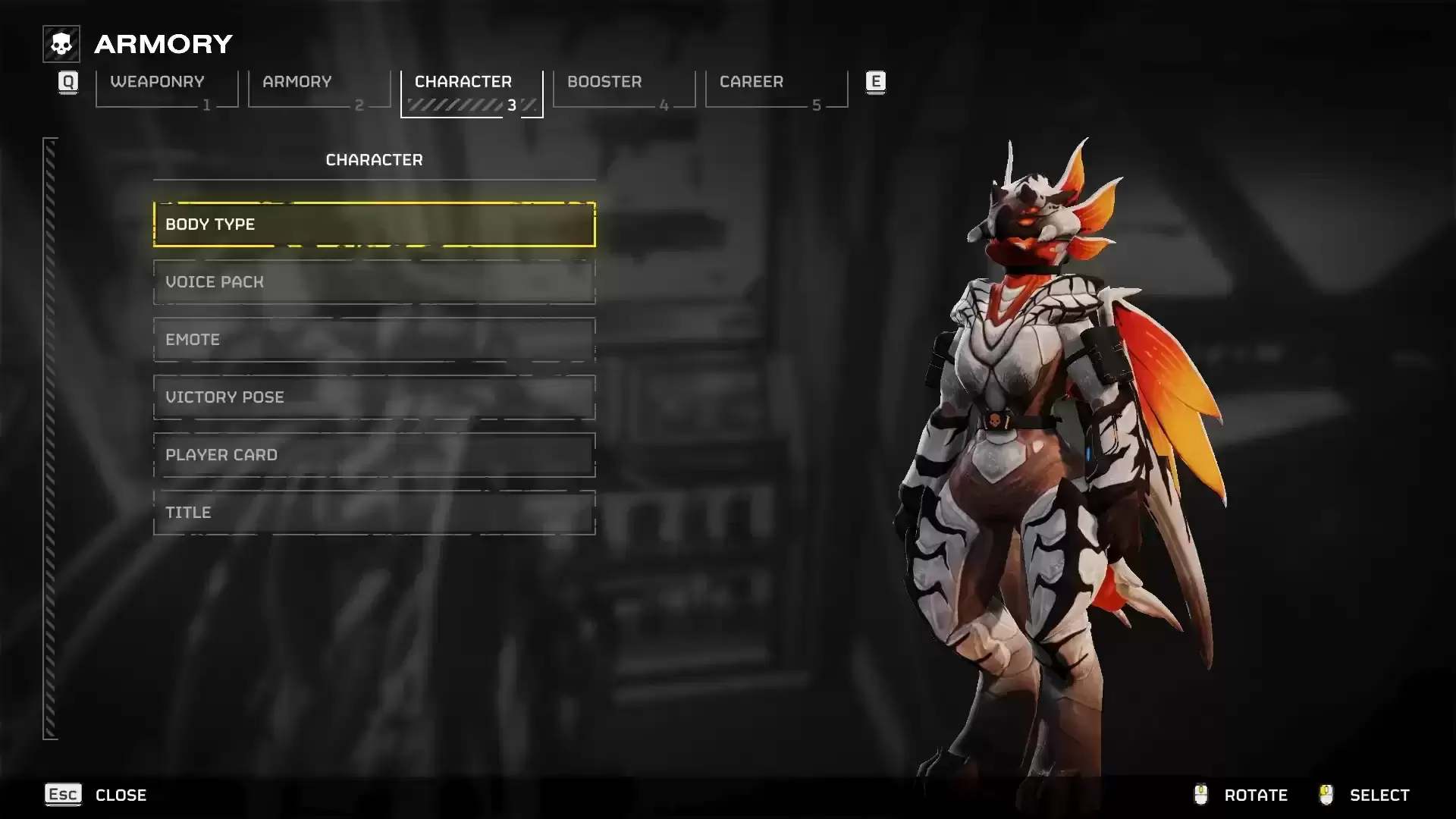Switch to the Weaponry tab

click(x=166, y=89)
